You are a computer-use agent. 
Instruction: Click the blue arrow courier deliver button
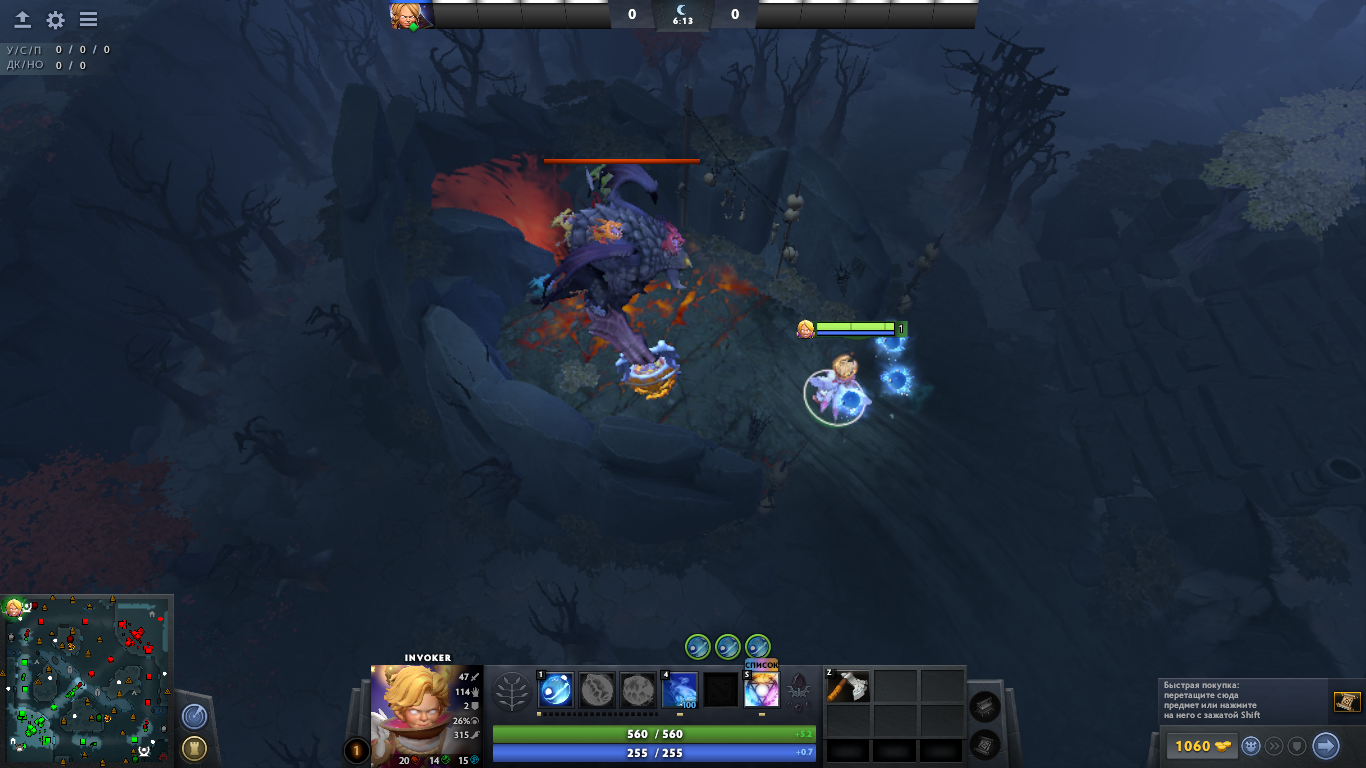(1326, 746)
